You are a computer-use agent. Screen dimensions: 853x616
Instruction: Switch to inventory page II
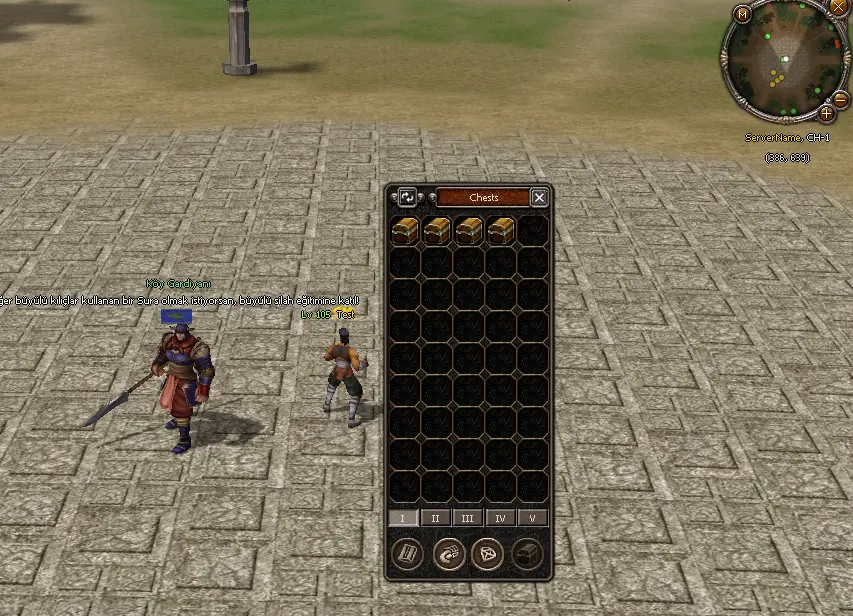click(435, 518)
